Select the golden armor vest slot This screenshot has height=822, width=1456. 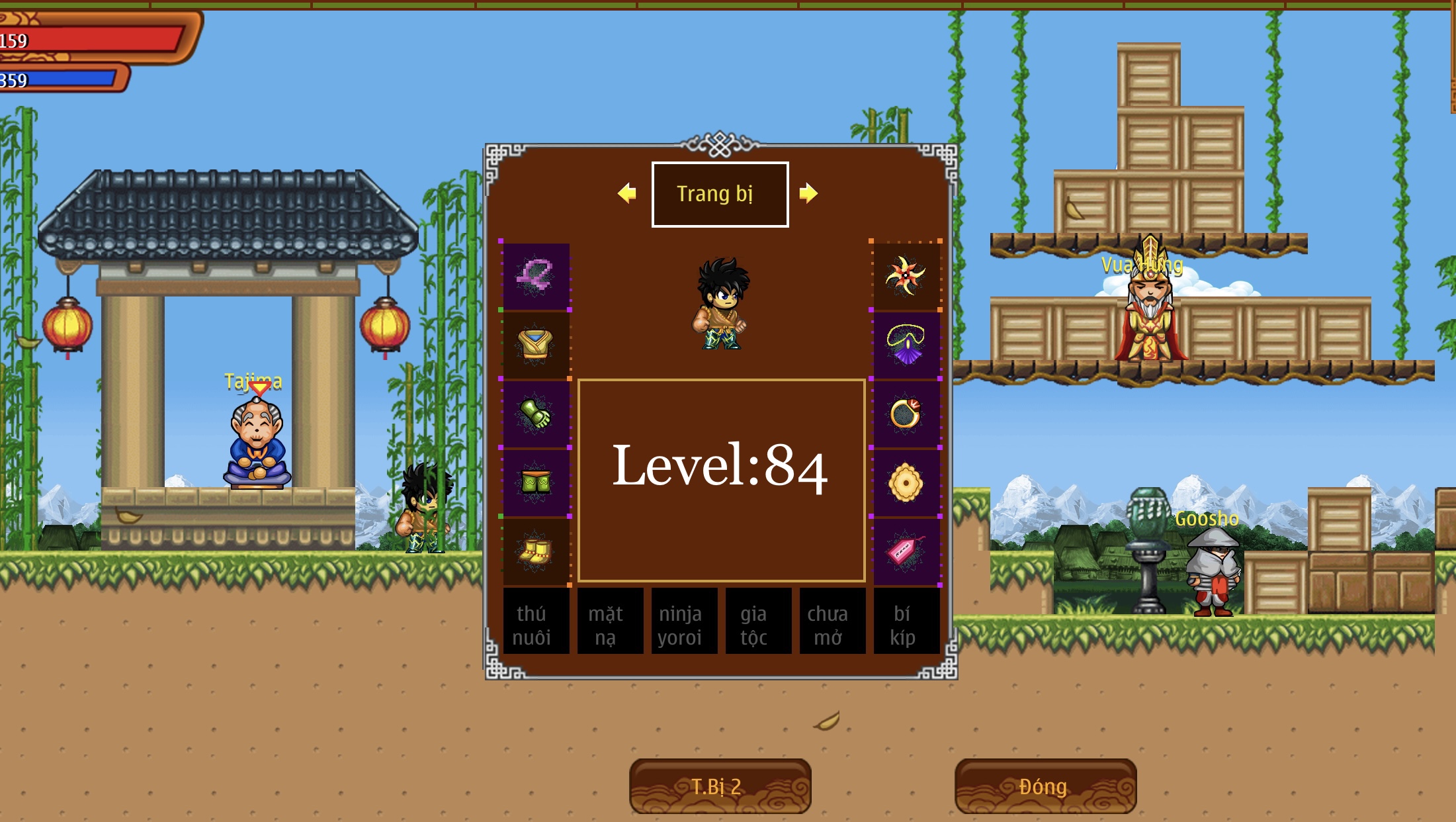(x=536, y=345)
